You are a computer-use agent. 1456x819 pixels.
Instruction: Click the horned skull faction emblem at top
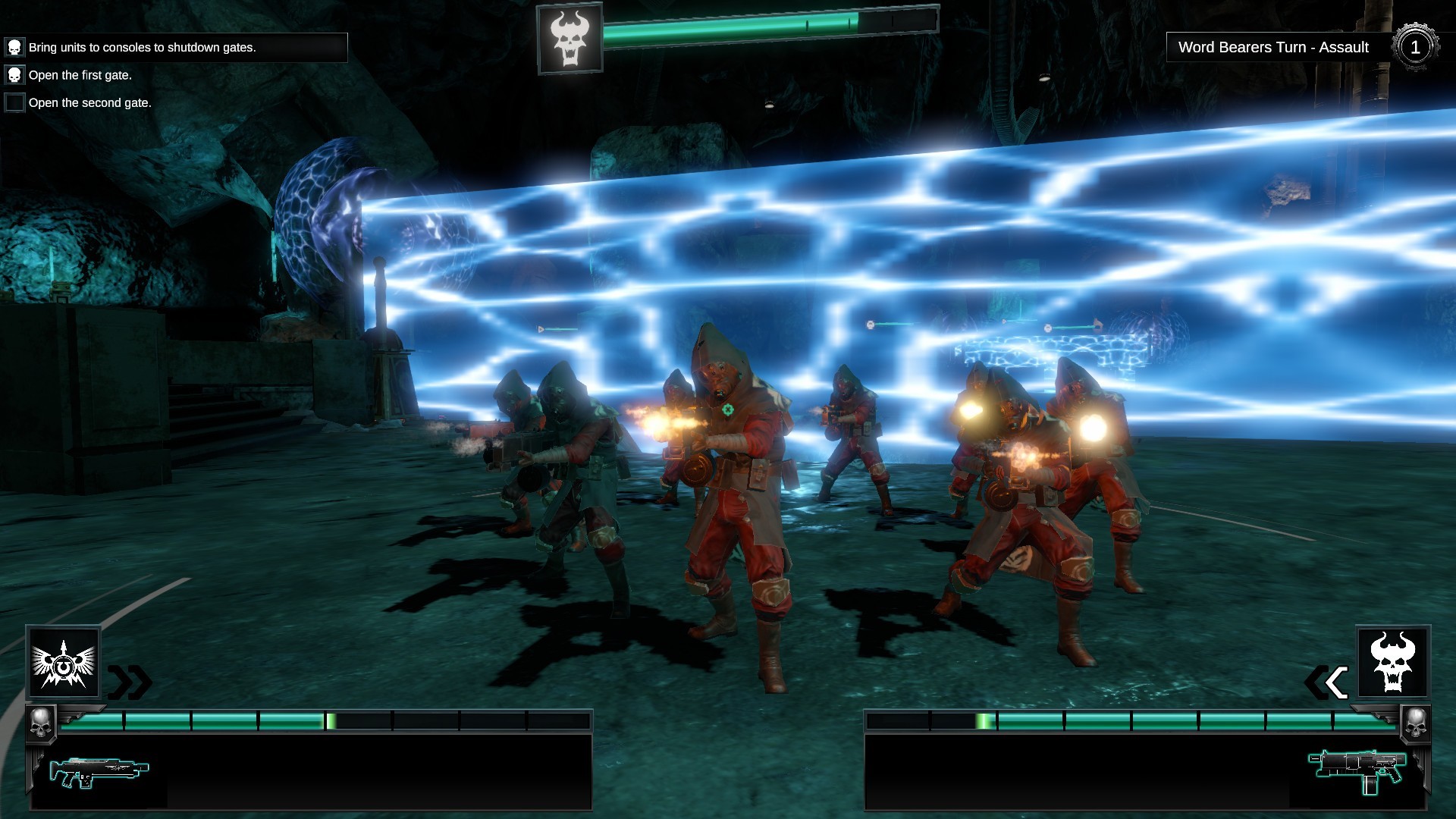click(x=570, y=39)
